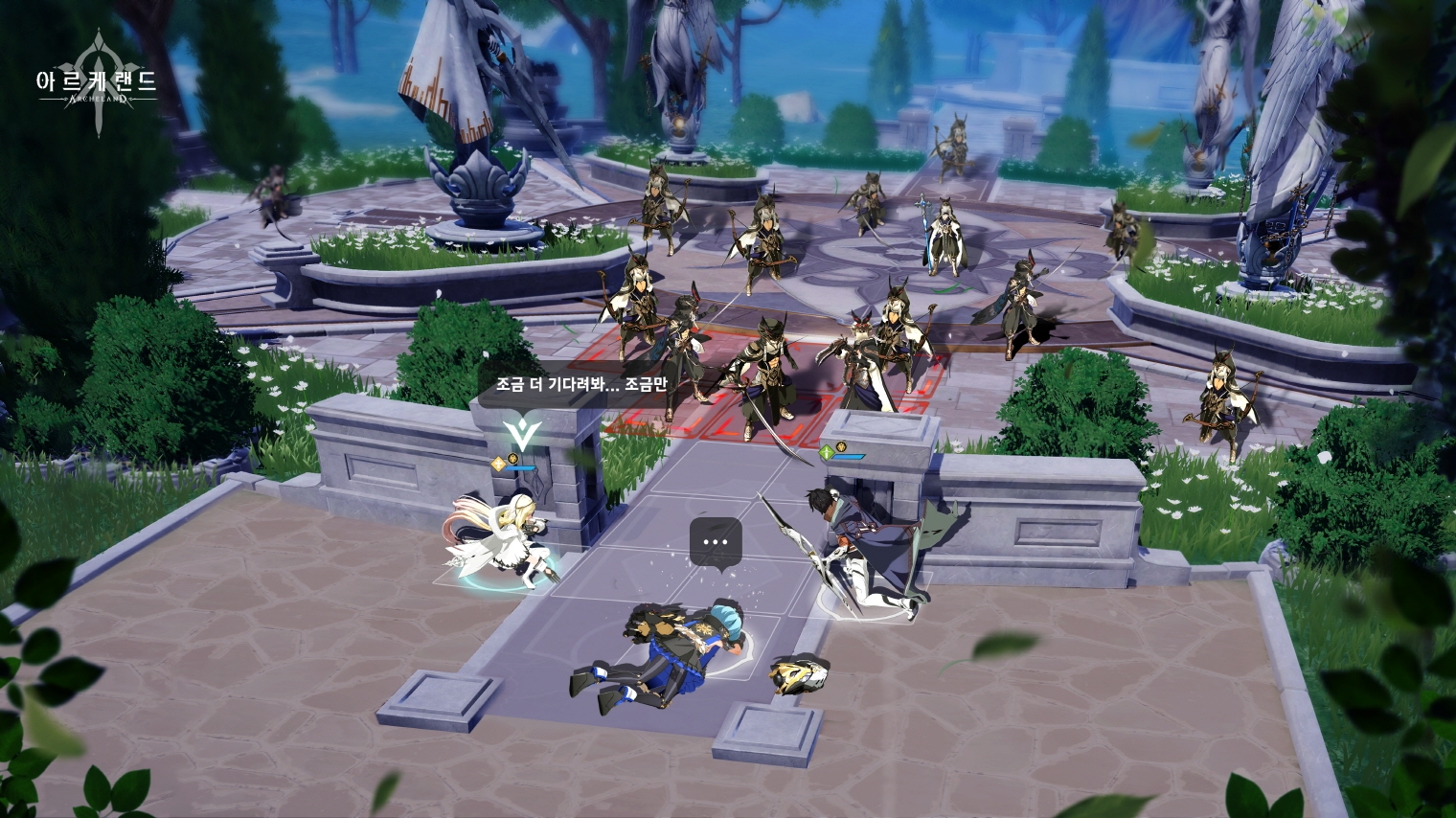Click the archer hero's blue HP bar

point(848,457)
